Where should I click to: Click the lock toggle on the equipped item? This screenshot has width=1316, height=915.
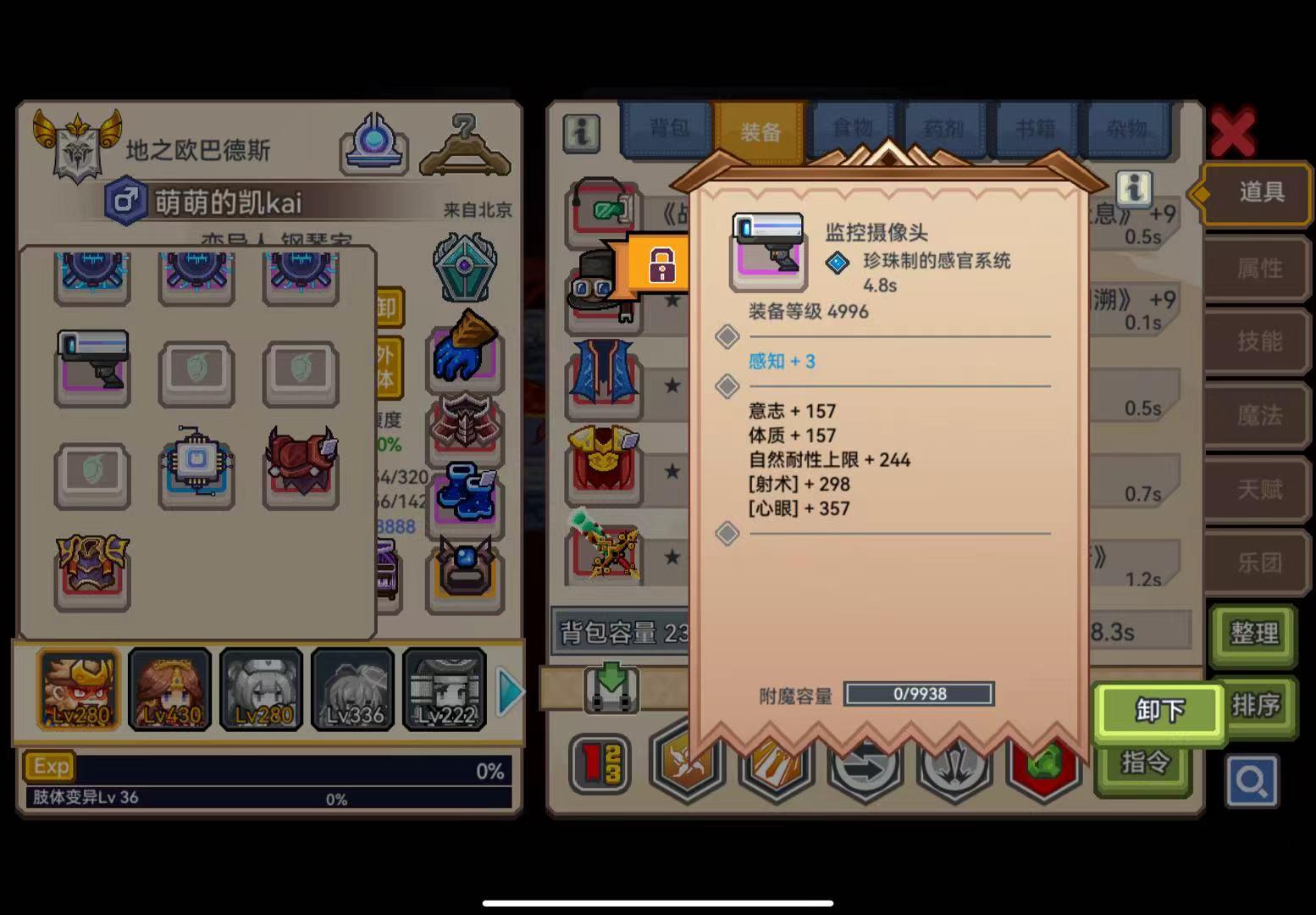click(x=665, y=263)
